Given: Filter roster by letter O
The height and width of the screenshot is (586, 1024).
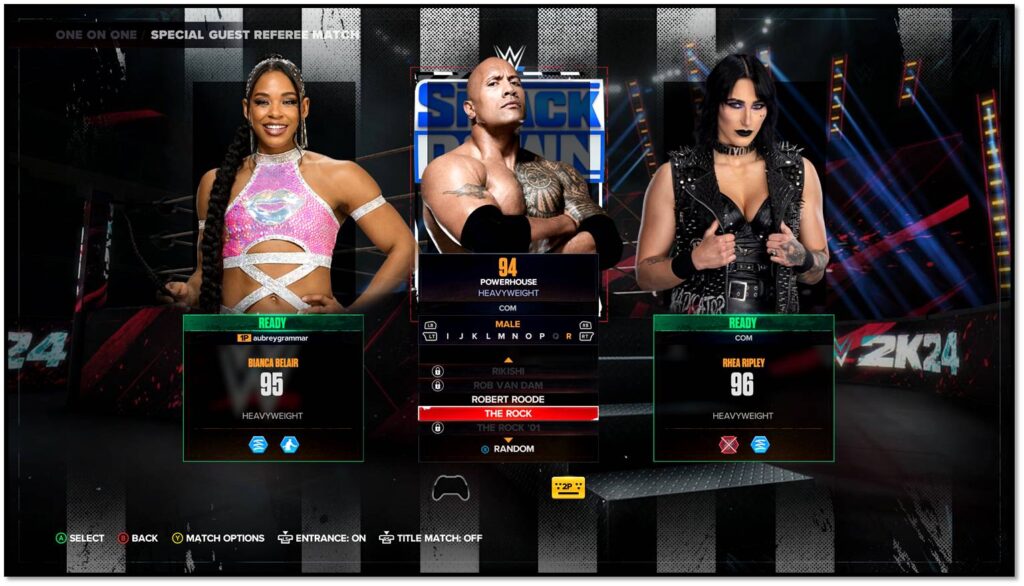Looking at the screenshot, I should click(528, 337).
